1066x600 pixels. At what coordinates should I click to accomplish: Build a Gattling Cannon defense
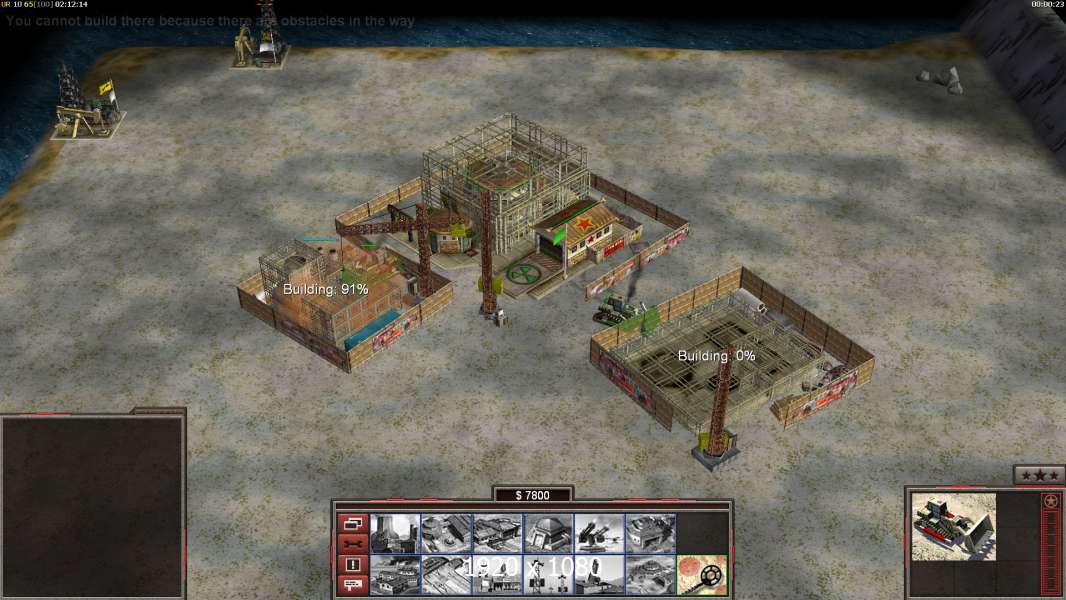coord(599,534)
